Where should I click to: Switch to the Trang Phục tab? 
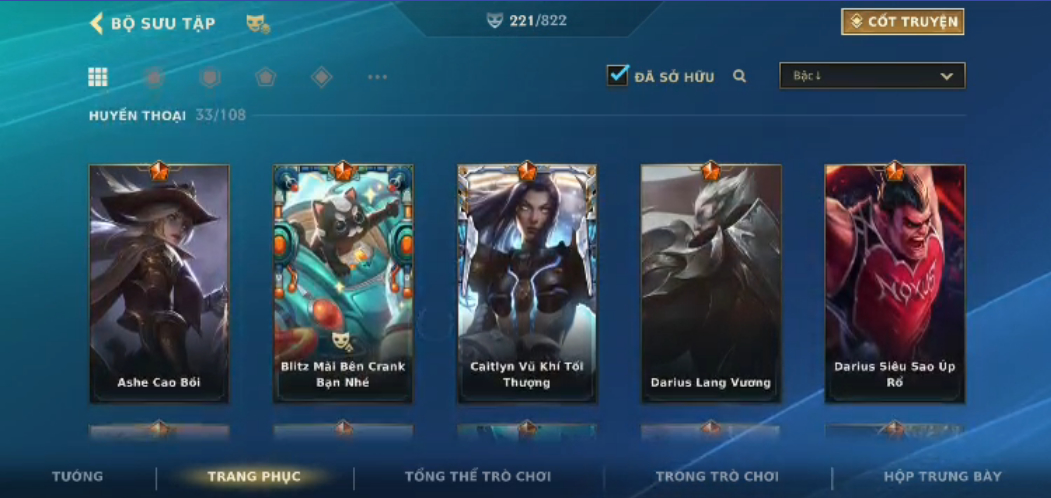click(x=254, y=477)
